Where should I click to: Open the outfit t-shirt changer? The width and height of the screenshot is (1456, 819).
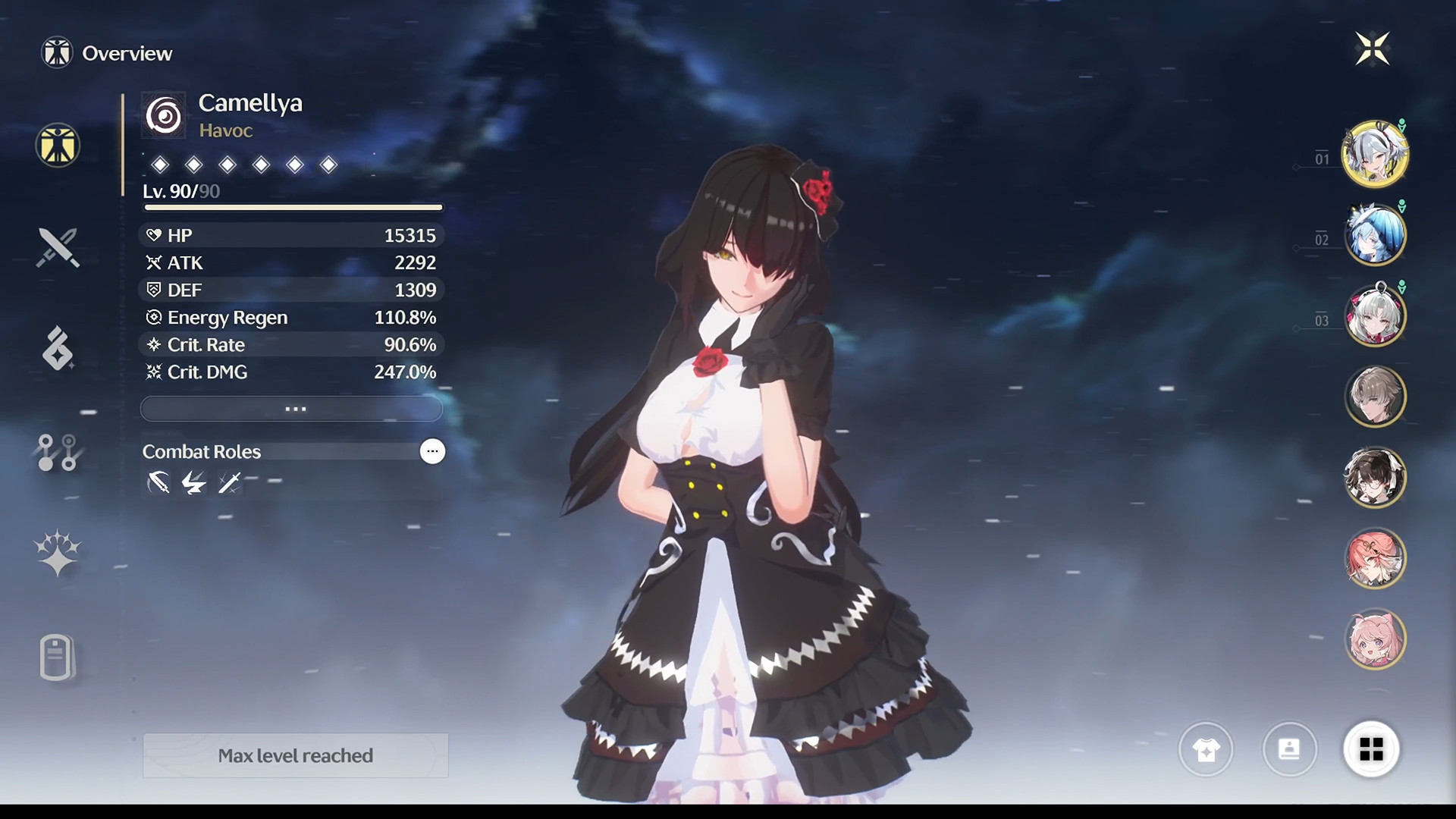coord(1206,749)
